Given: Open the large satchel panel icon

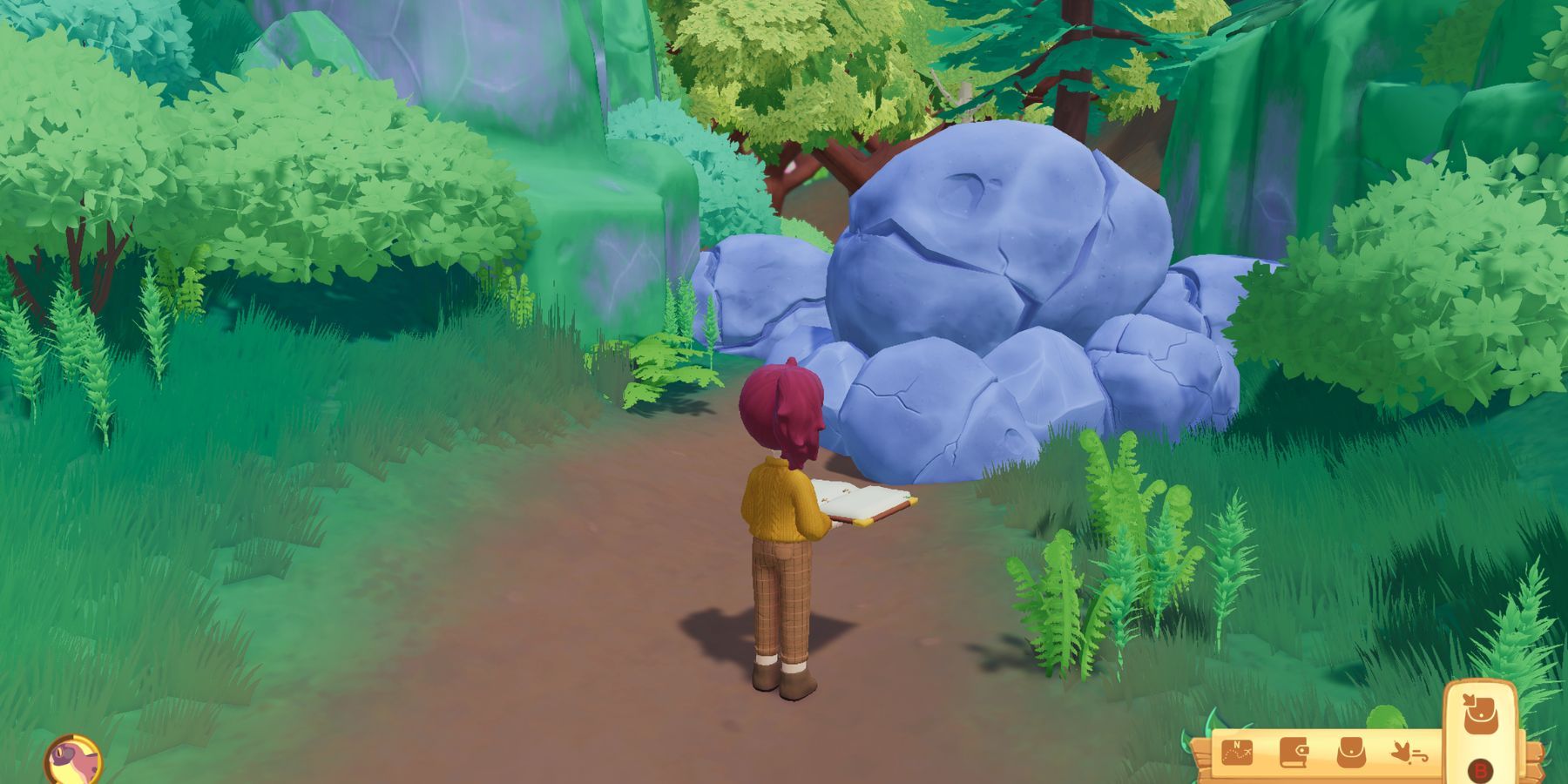Looking at the screenshot, I should pos(1481,714).
